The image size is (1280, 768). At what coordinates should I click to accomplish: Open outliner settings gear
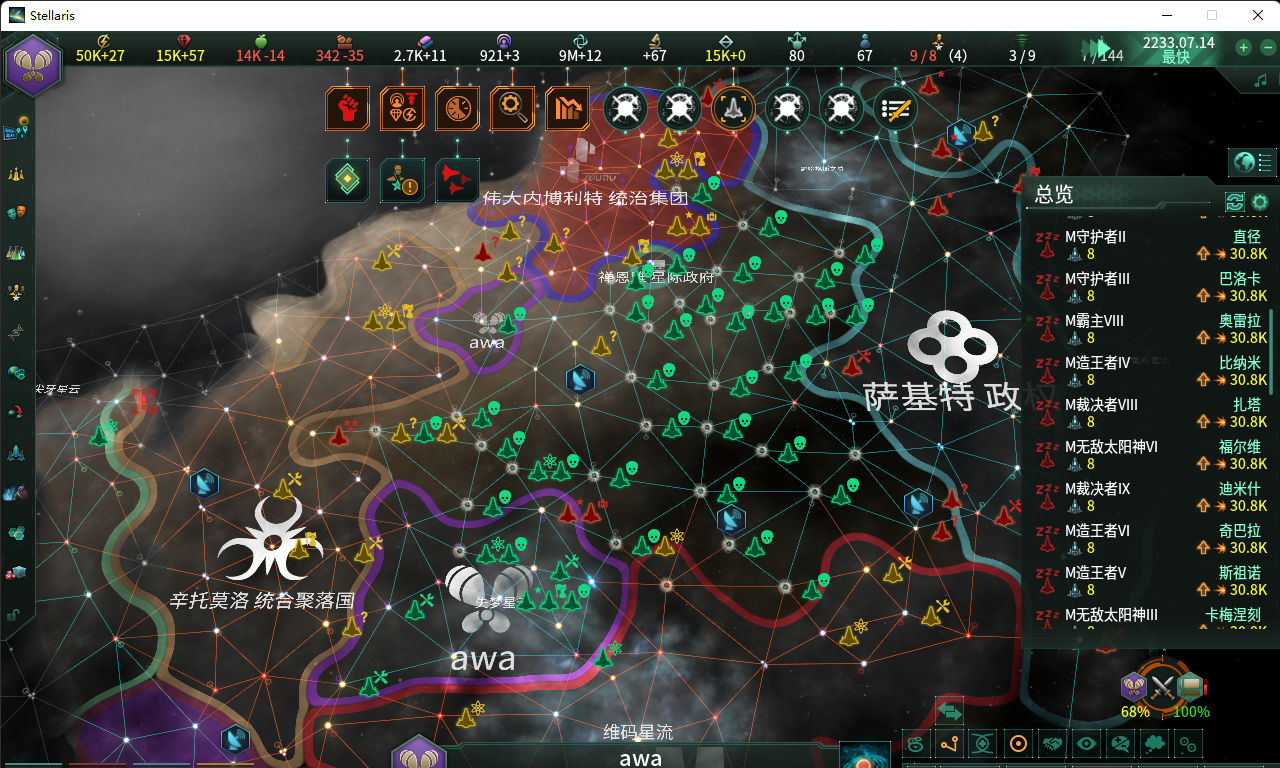click(1260, 202)
